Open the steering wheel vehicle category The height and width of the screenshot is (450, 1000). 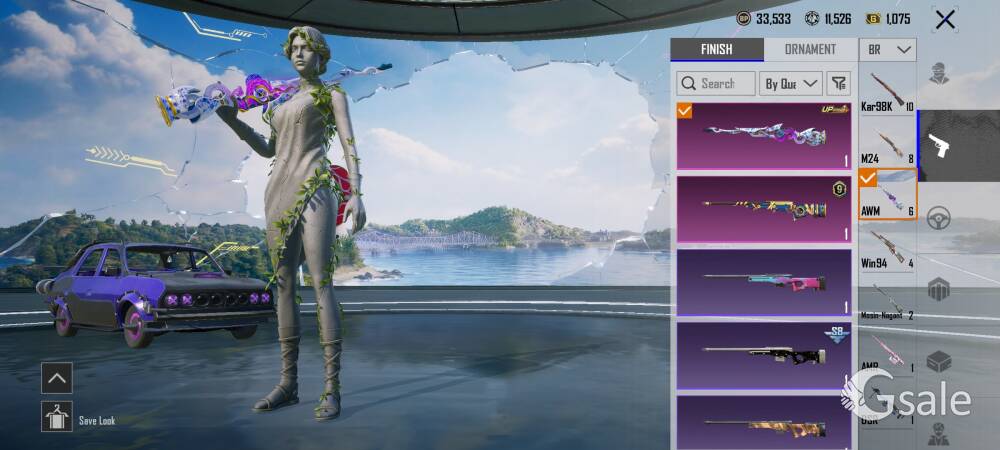click(x=938, y=218)
